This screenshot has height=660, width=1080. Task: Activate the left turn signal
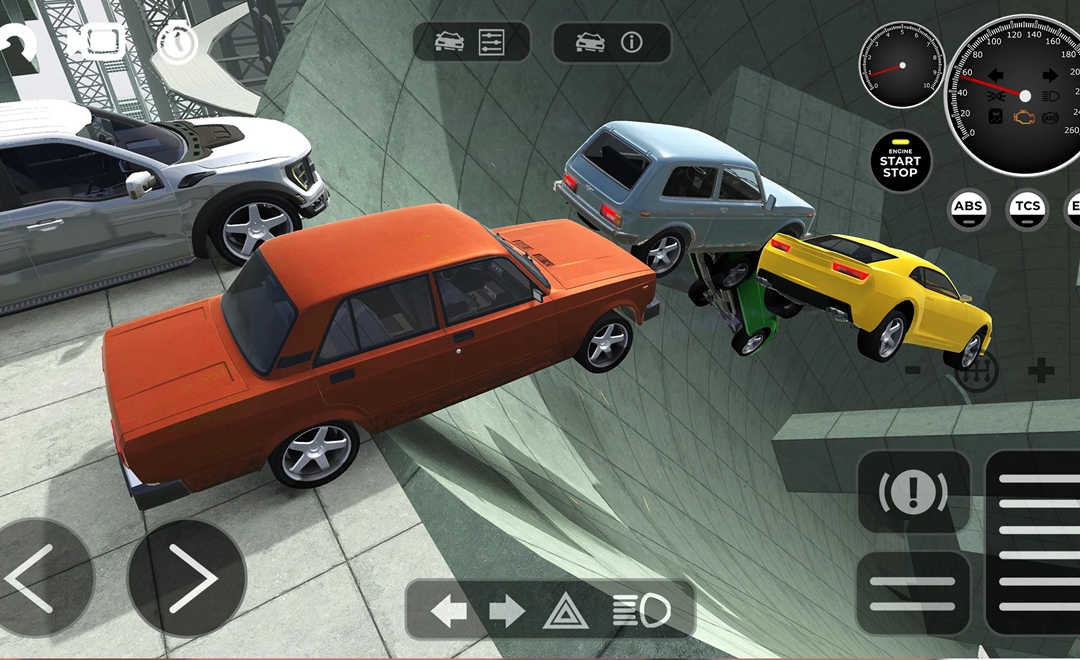[448, 610]
